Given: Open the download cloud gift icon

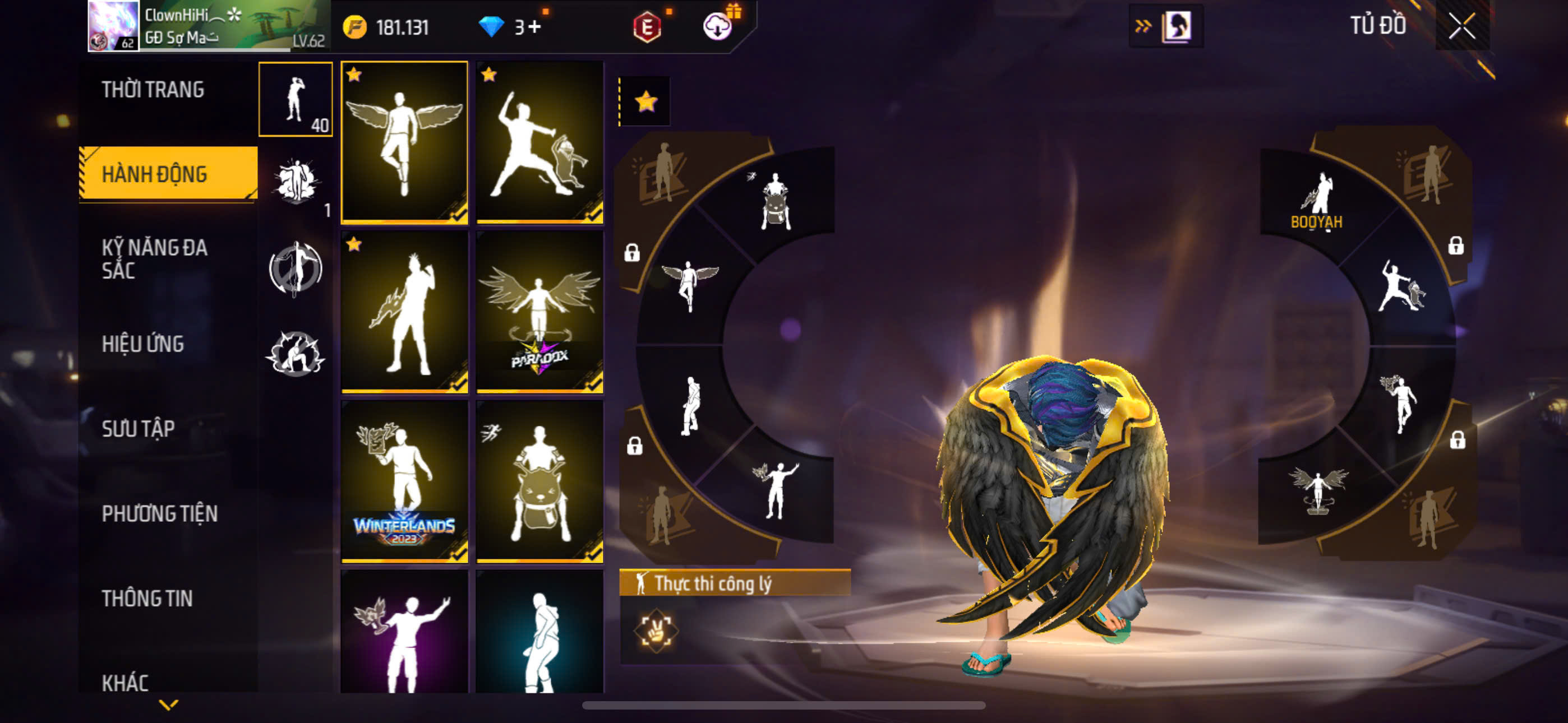Looking at the screenshot, I should coord(718,27).
